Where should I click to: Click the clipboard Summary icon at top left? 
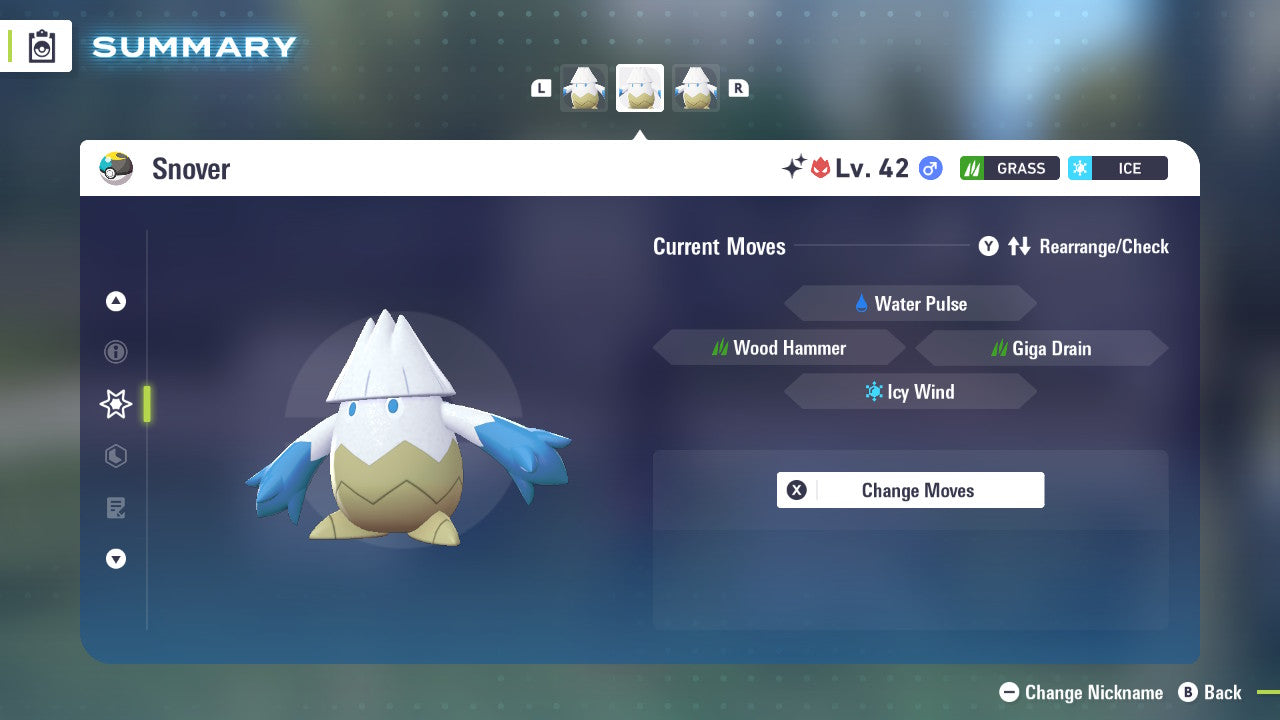(42, 46)
